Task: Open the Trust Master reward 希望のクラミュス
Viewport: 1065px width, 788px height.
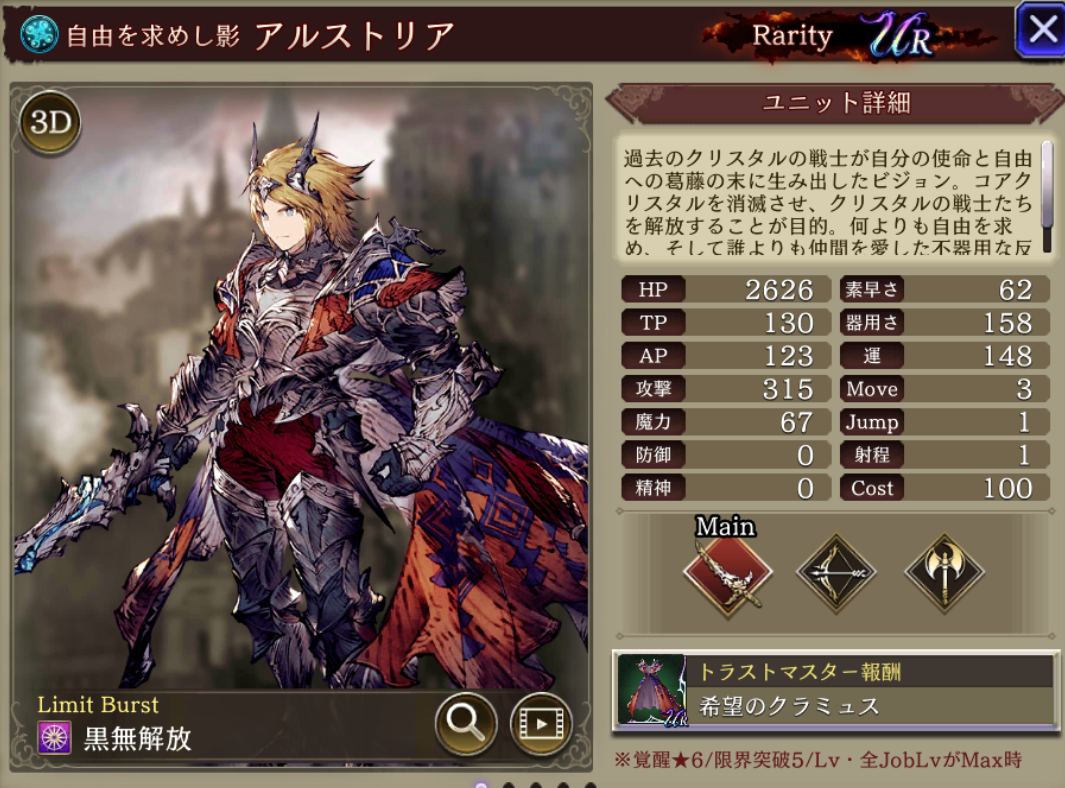Action: pos(835,690)
